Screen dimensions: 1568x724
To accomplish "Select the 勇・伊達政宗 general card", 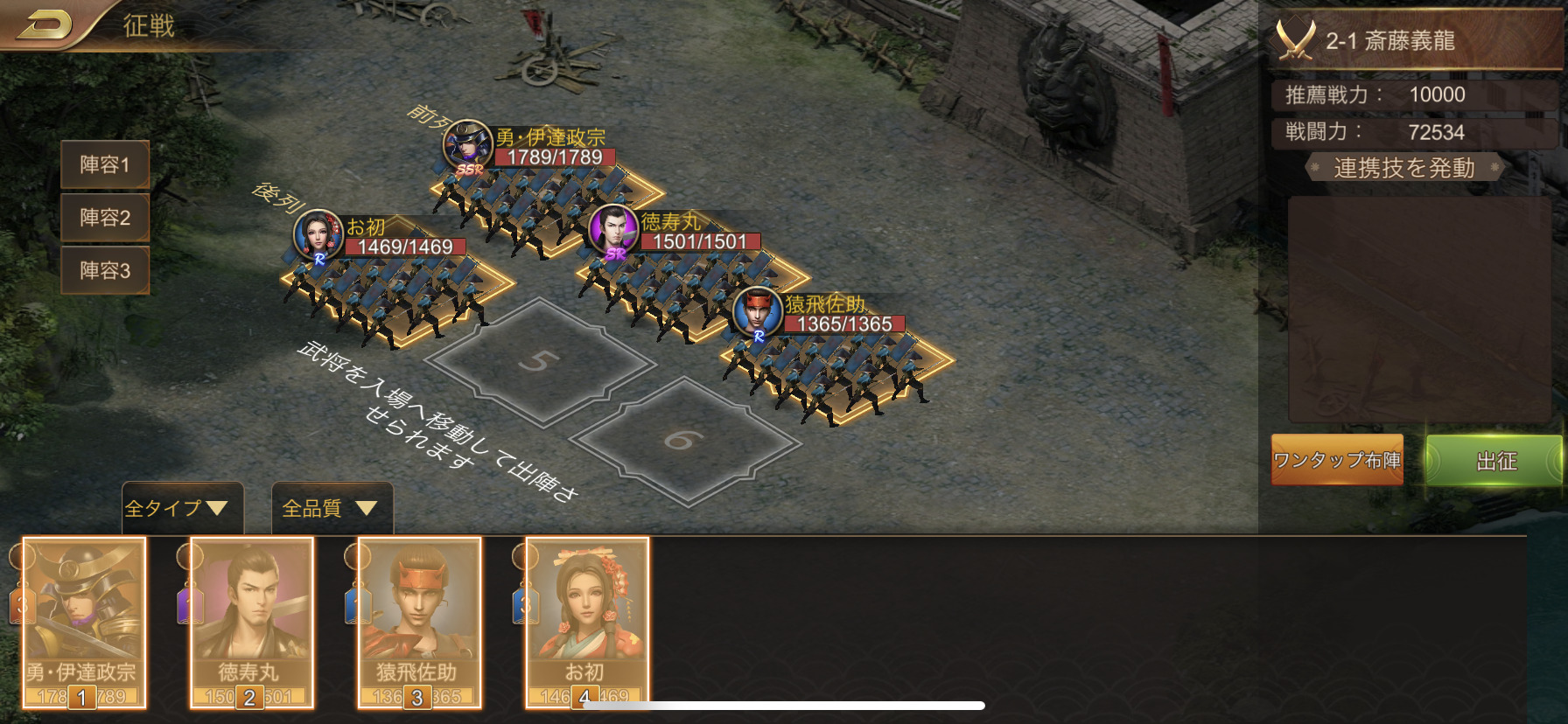I will [x=83, y=621].
